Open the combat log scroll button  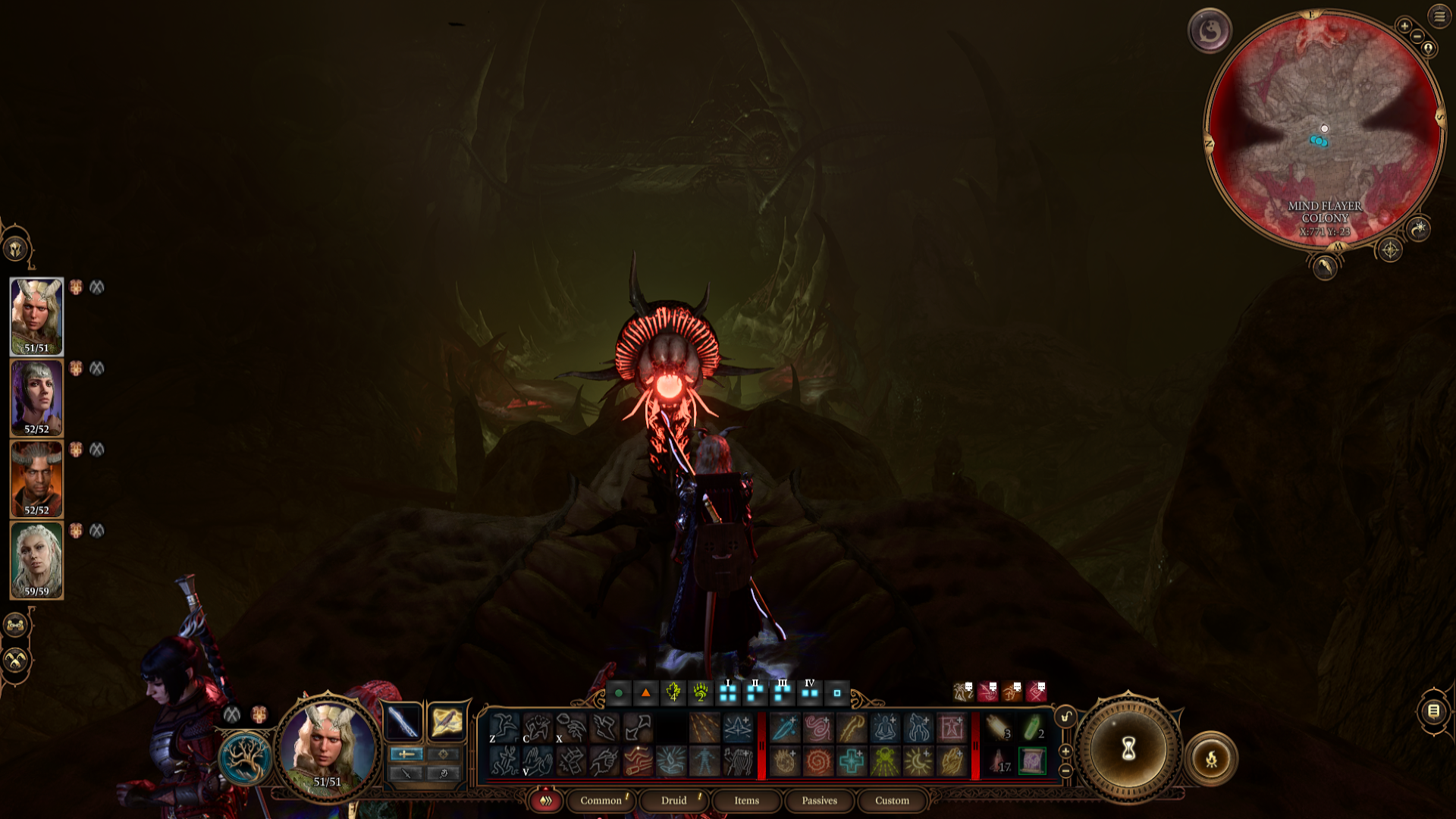[1433, 711]
